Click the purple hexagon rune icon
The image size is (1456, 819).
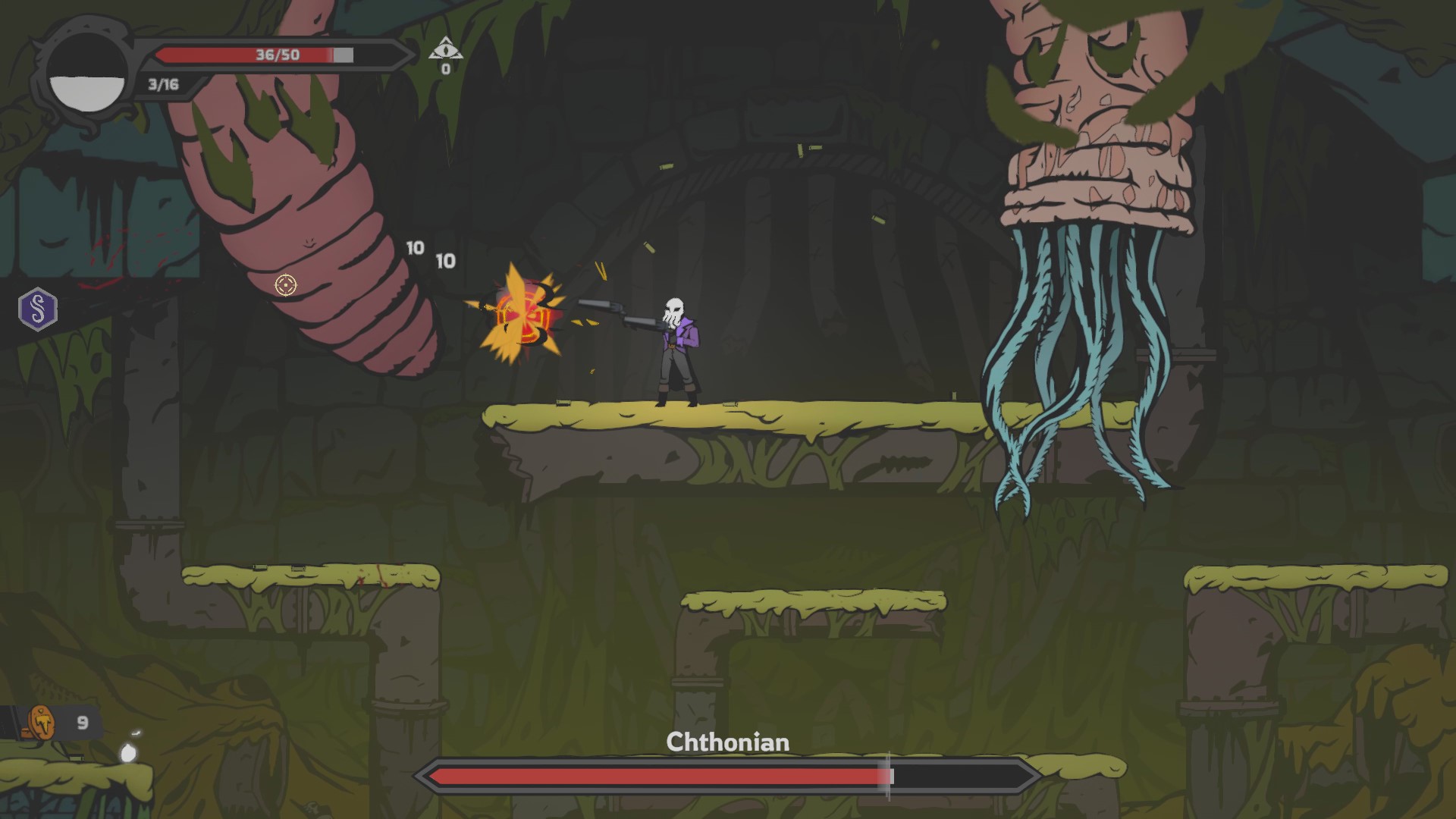(x=37, y=309)
